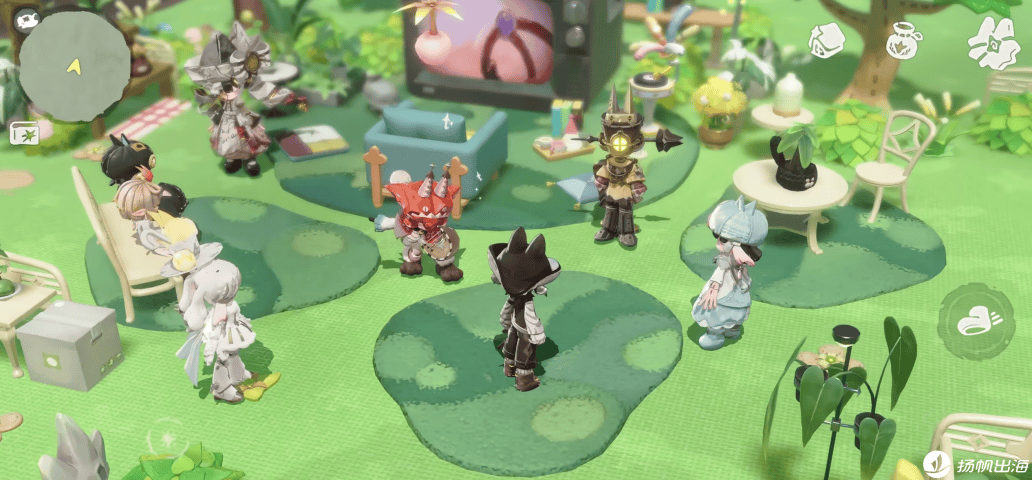1032x480 pixels.
Task: Open the star card icon below the minimap
Action: (x=24, y=133)
